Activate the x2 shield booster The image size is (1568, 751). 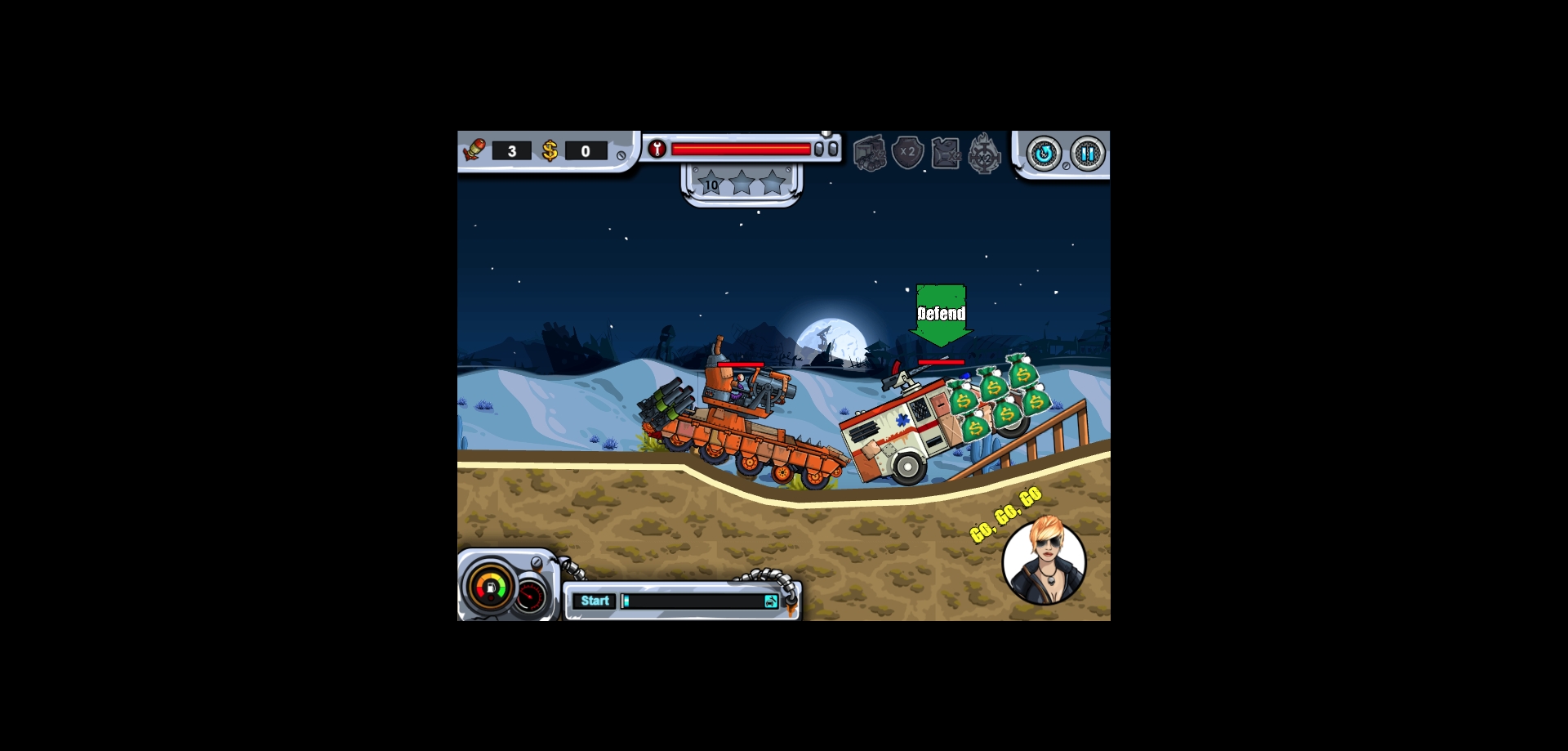(907, 153)
